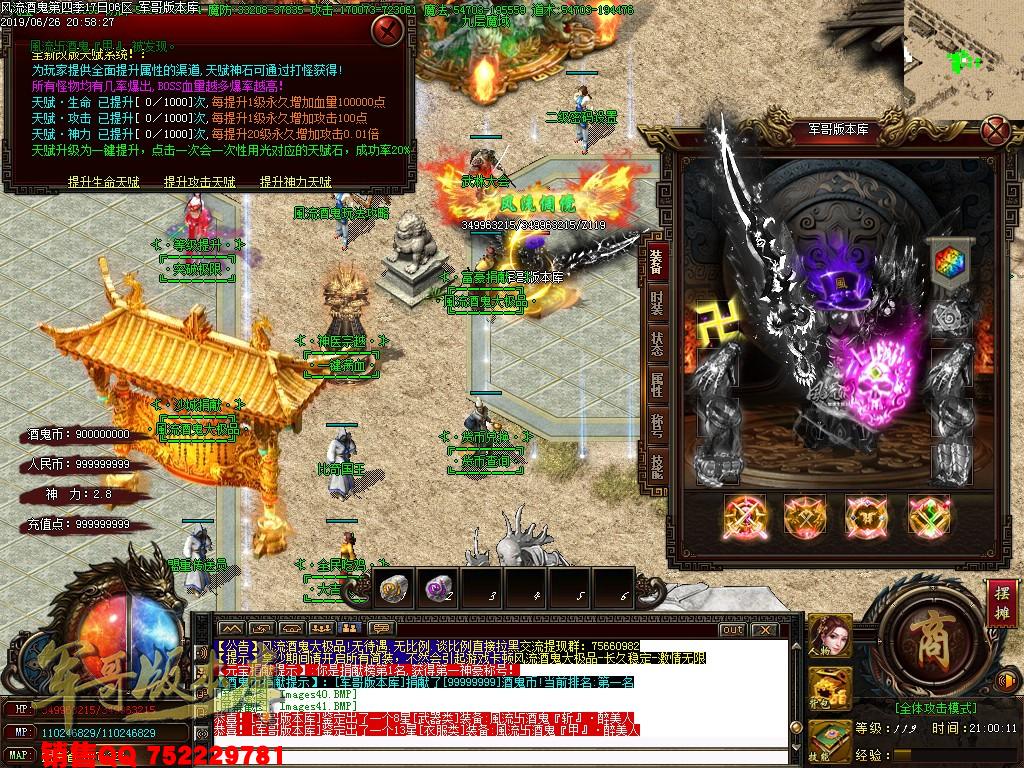The height and width of the screenshot is (768, 1024).
Task: Close the talent system dialog
Action: pos(385,30)
